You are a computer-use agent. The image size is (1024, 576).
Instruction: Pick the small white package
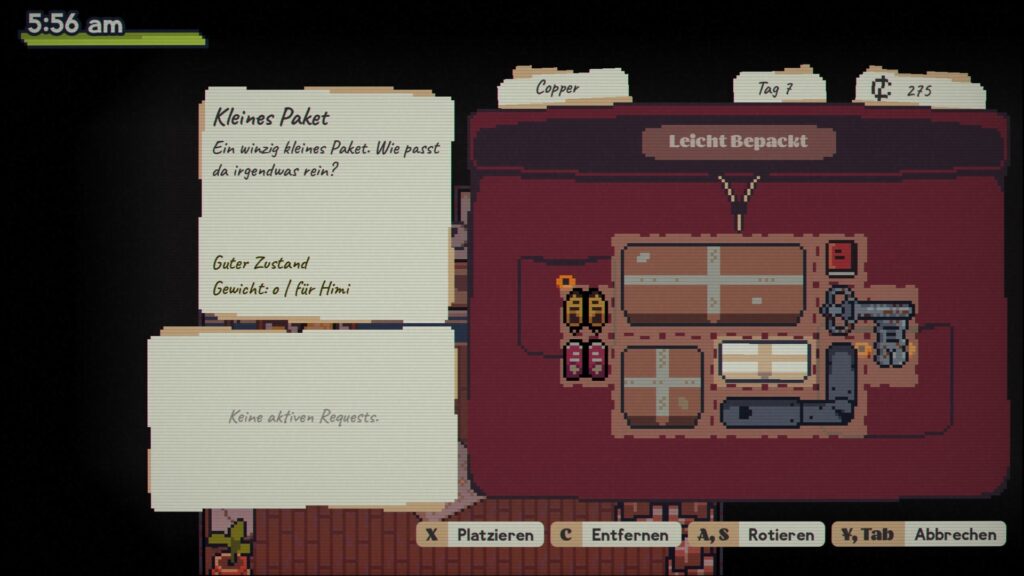point(764,361)
